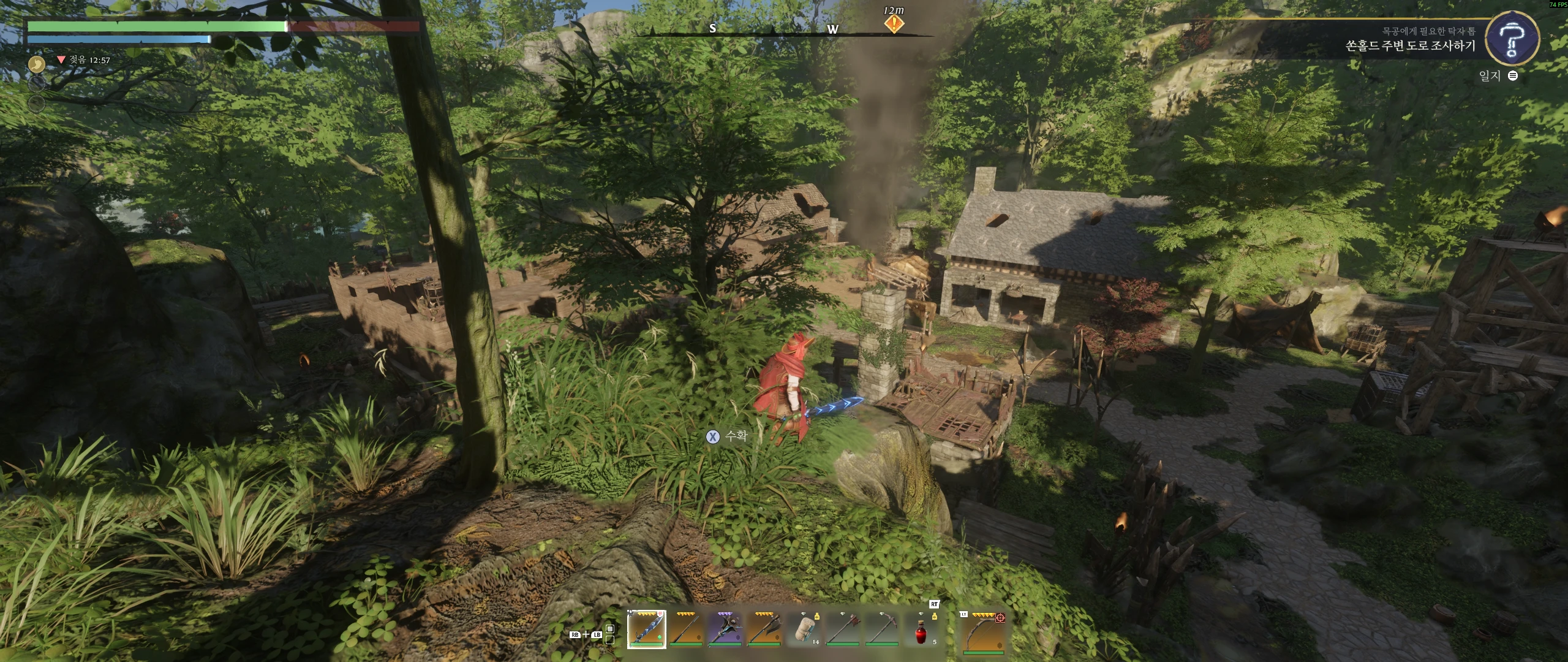Use the bandage roll slot

pyautogui.click(x=804, y=629)
